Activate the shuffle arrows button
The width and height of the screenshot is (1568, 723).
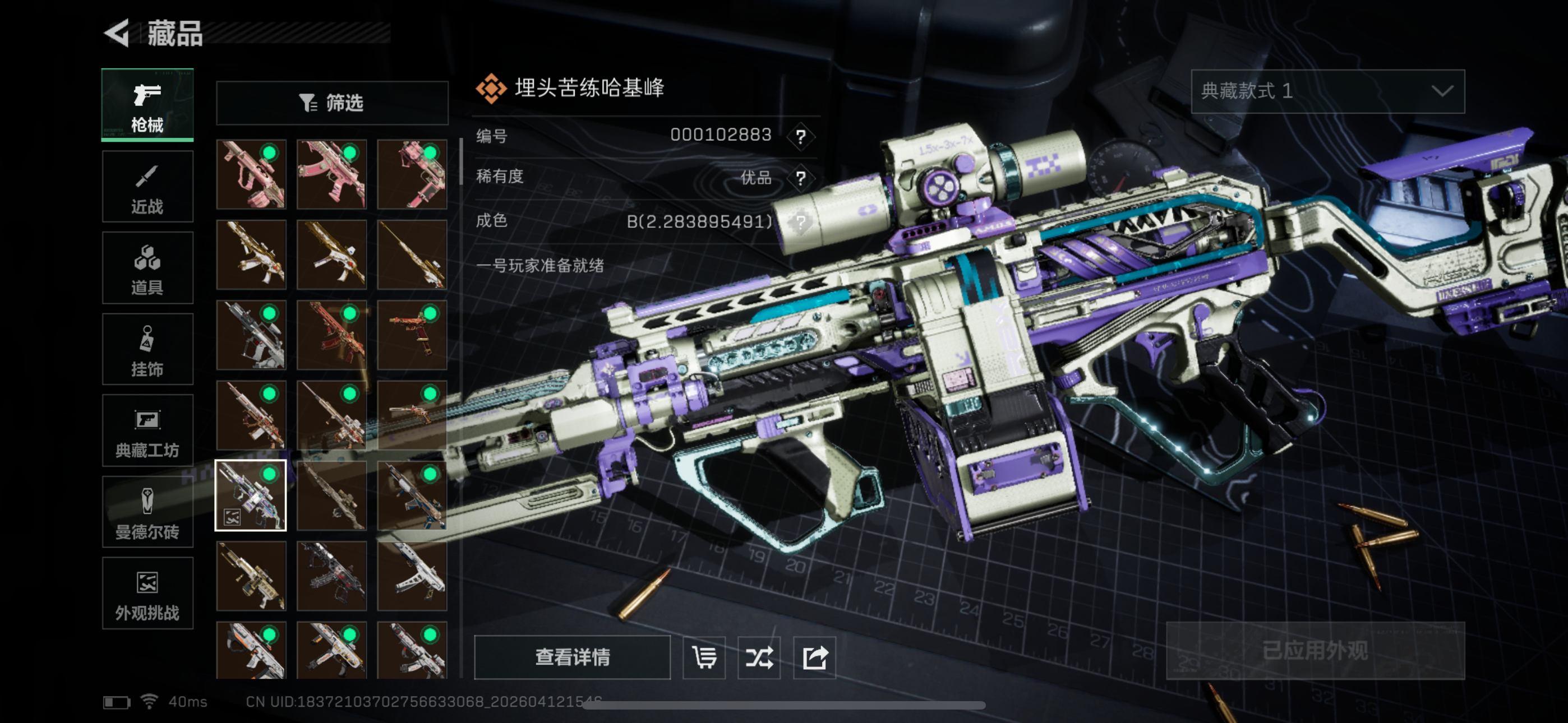[759, 657]
